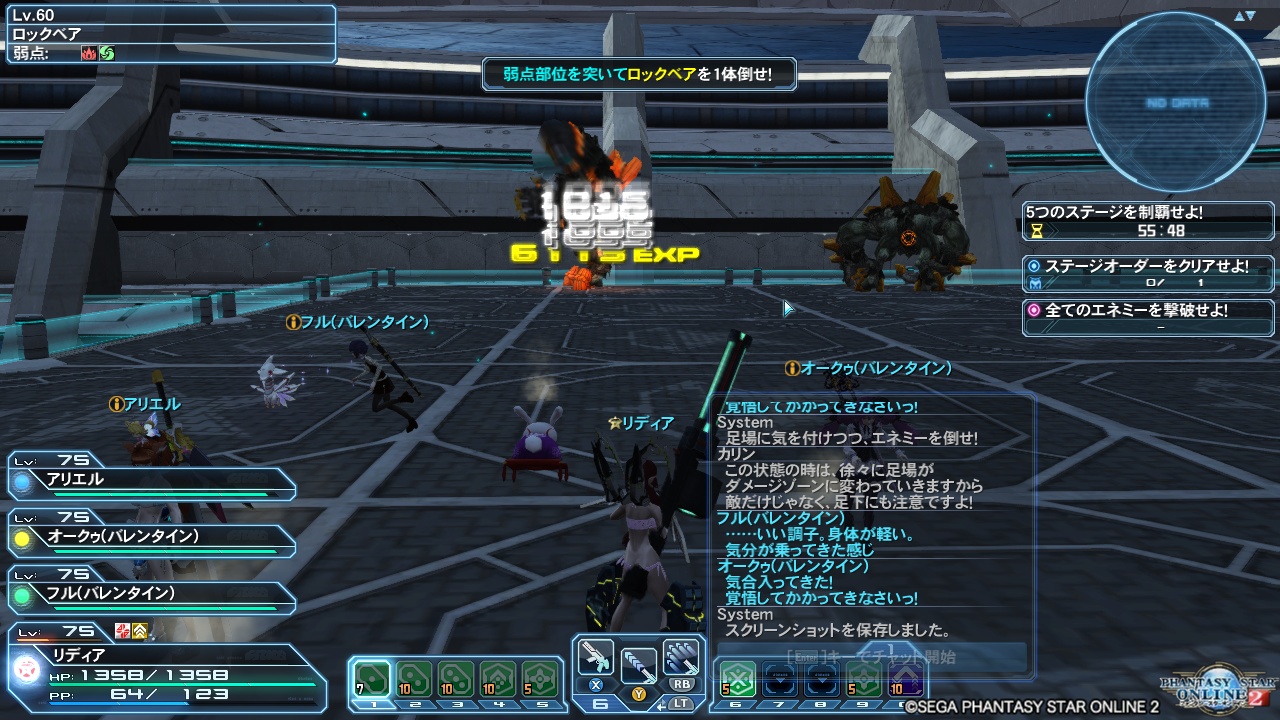Select the launcher weapon icon above the RB button
1280x720 pixels.
(x=682, y=657)
